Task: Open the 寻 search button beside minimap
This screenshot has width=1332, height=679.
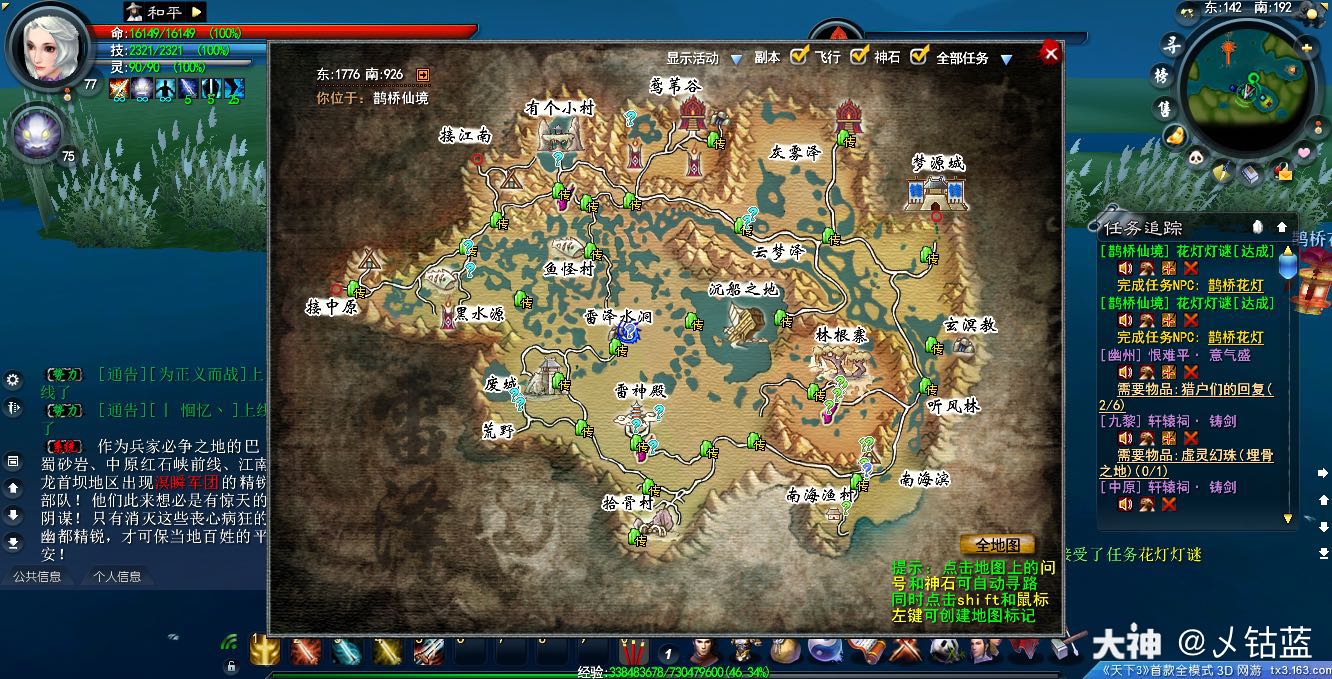Action: [x=1171, y=44]
